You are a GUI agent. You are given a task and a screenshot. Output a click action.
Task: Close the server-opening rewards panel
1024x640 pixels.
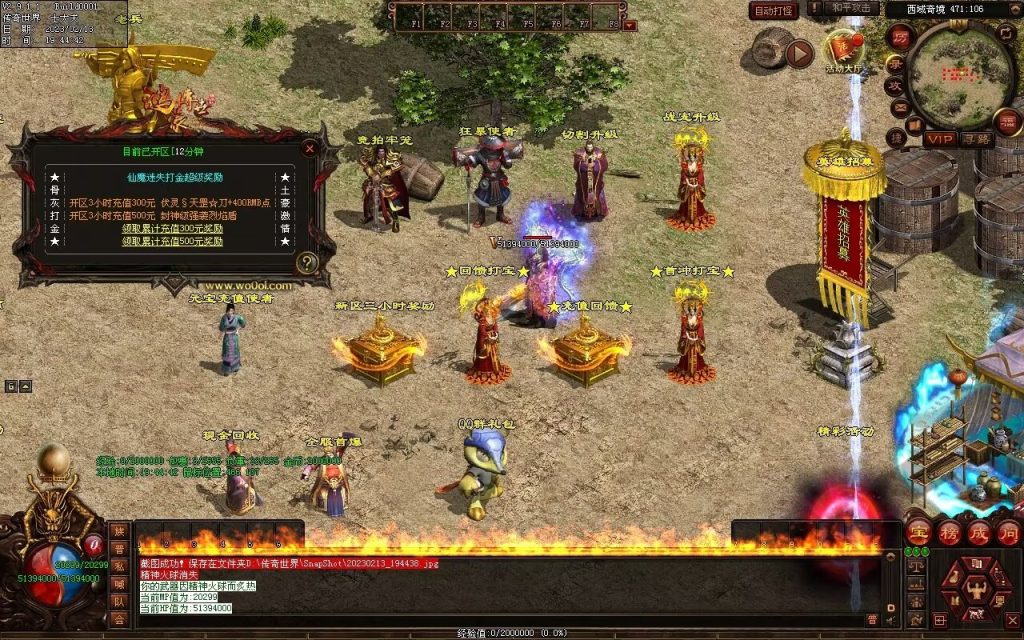pos(309,148)
